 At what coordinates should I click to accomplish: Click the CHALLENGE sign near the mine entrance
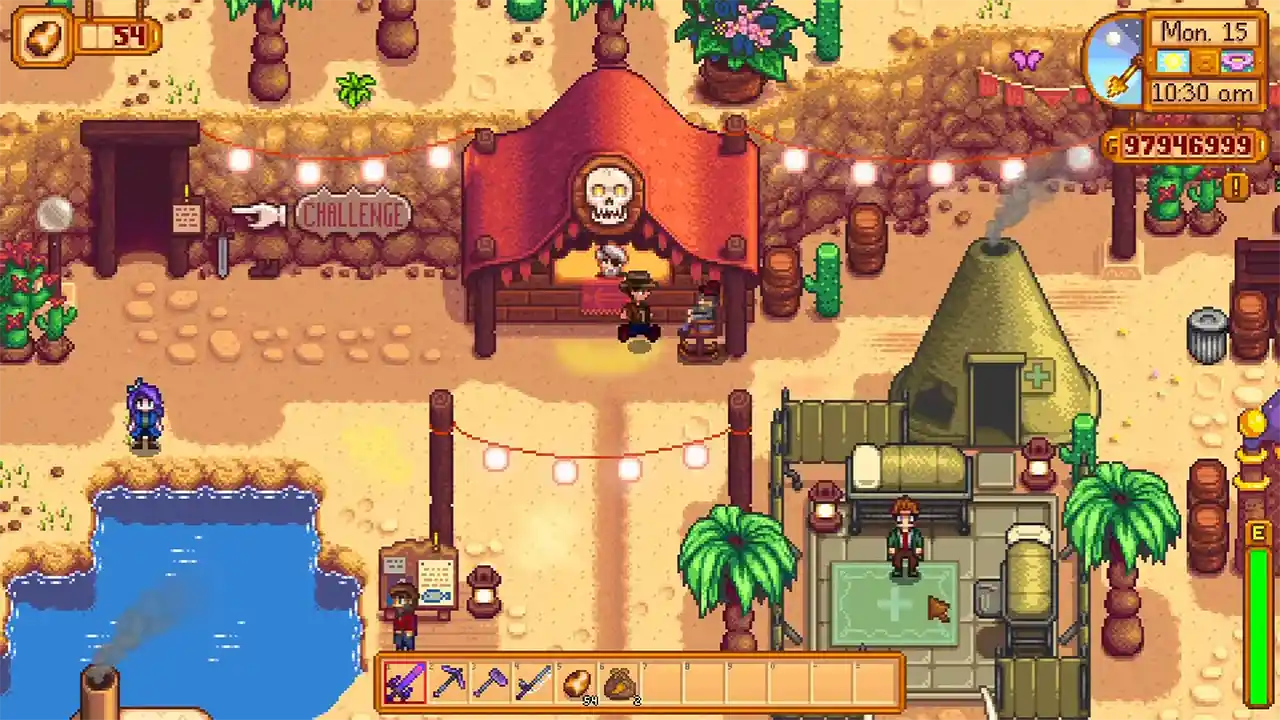pos(354,214)
